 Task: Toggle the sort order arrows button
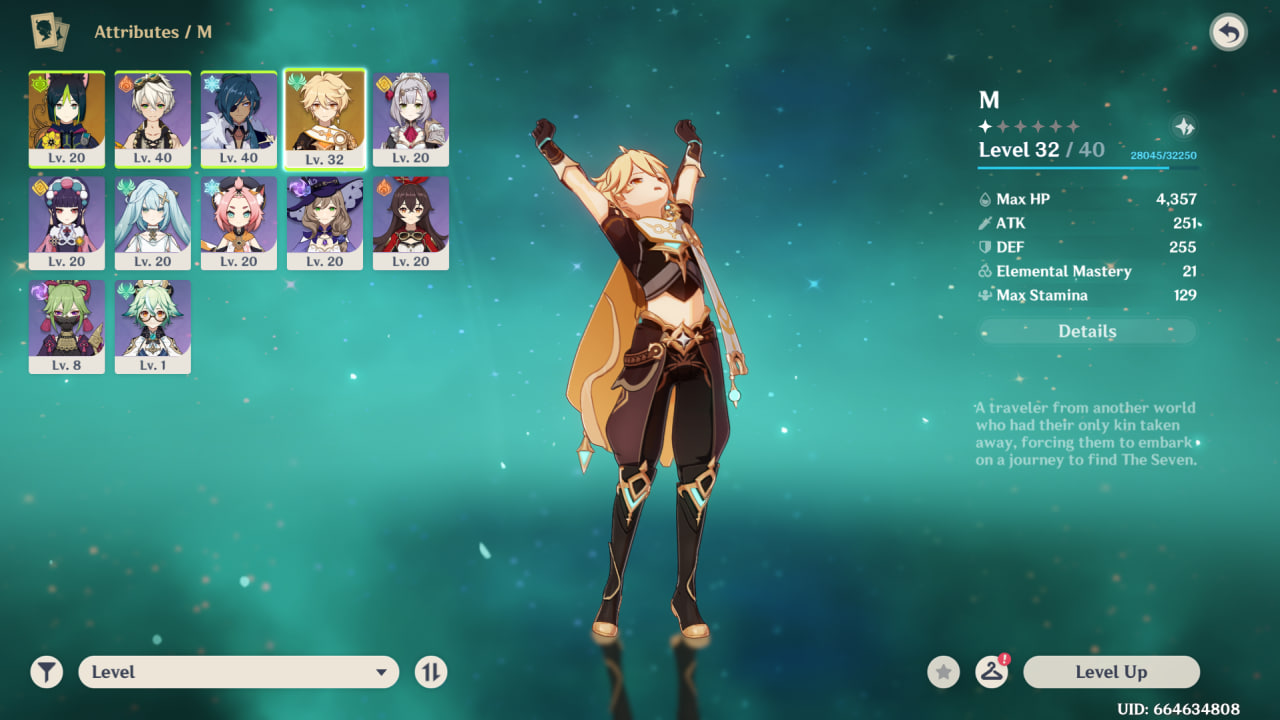[430, 672]
